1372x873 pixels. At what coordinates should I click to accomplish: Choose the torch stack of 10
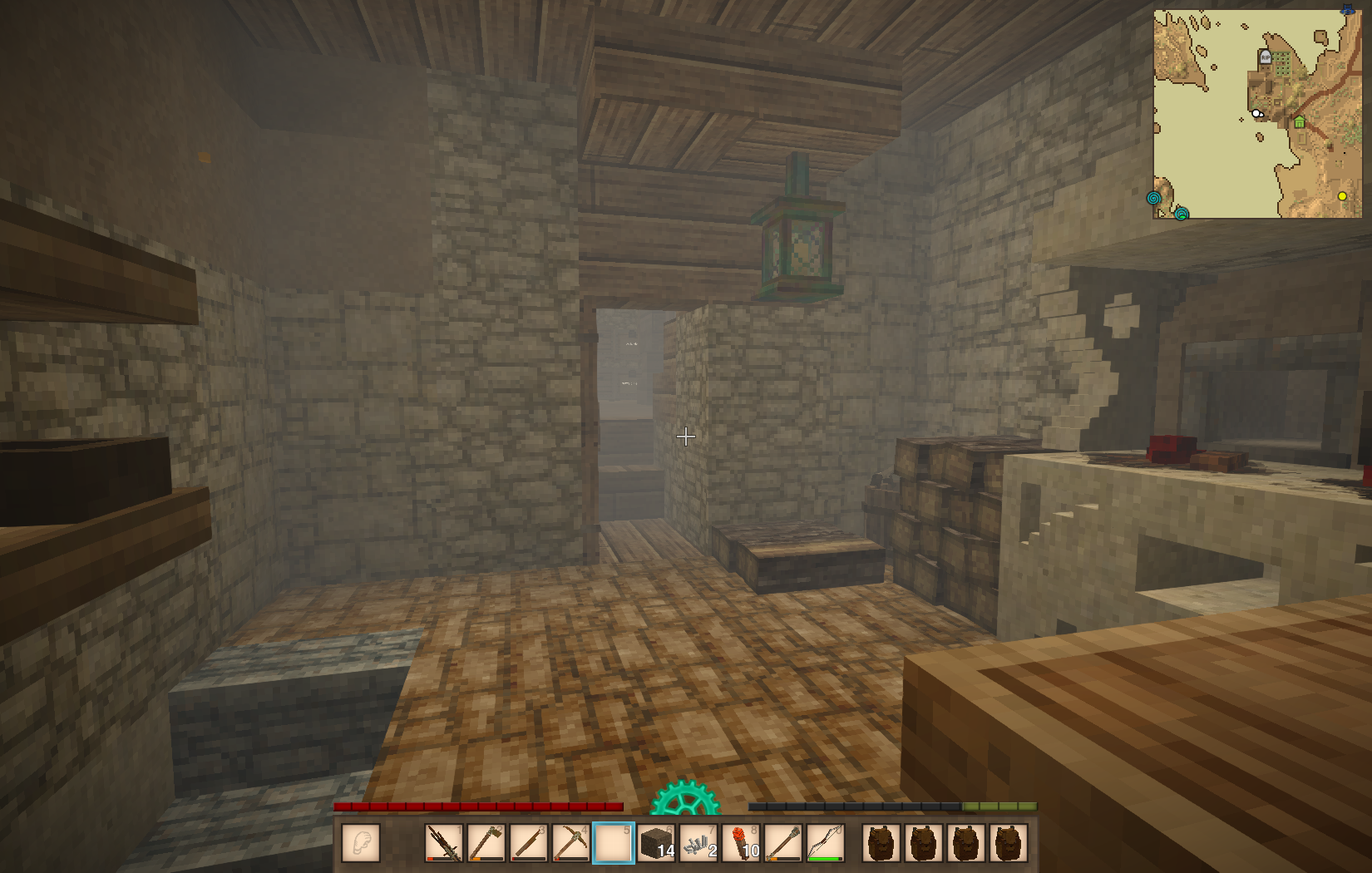[x=741, y=843]
